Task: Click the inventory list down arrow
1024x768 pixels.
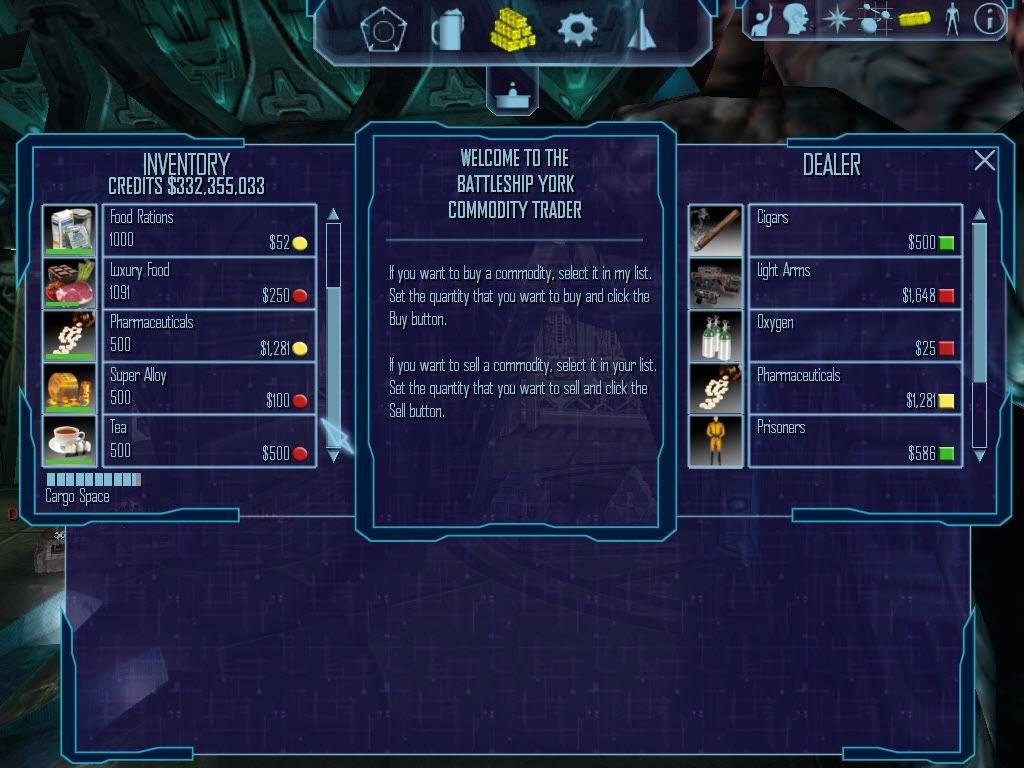Action: coord(334,456)
